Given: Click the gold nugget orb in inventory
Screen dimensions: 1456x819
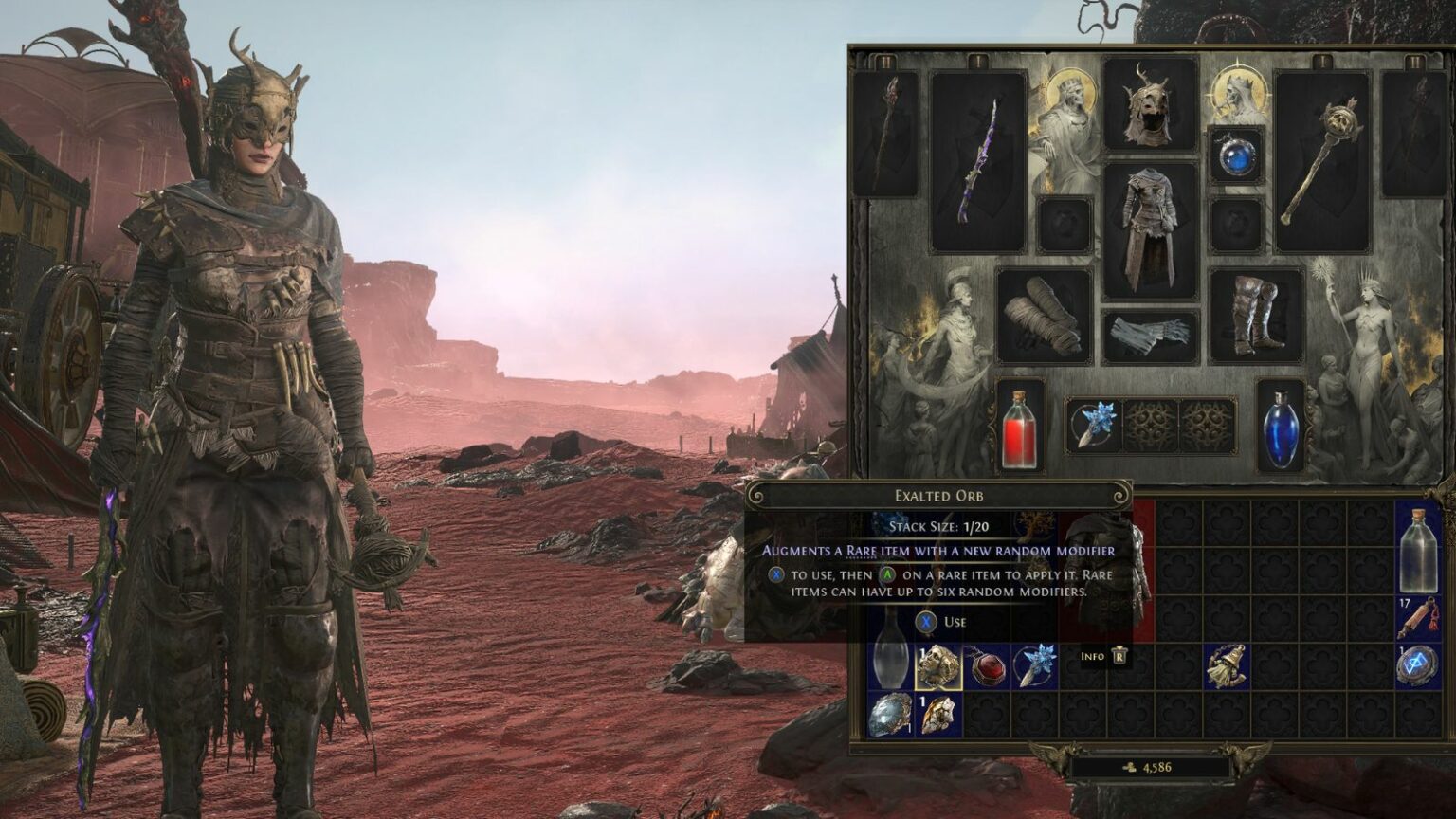Looking at the screenshot, I should (x=938, y=715).
